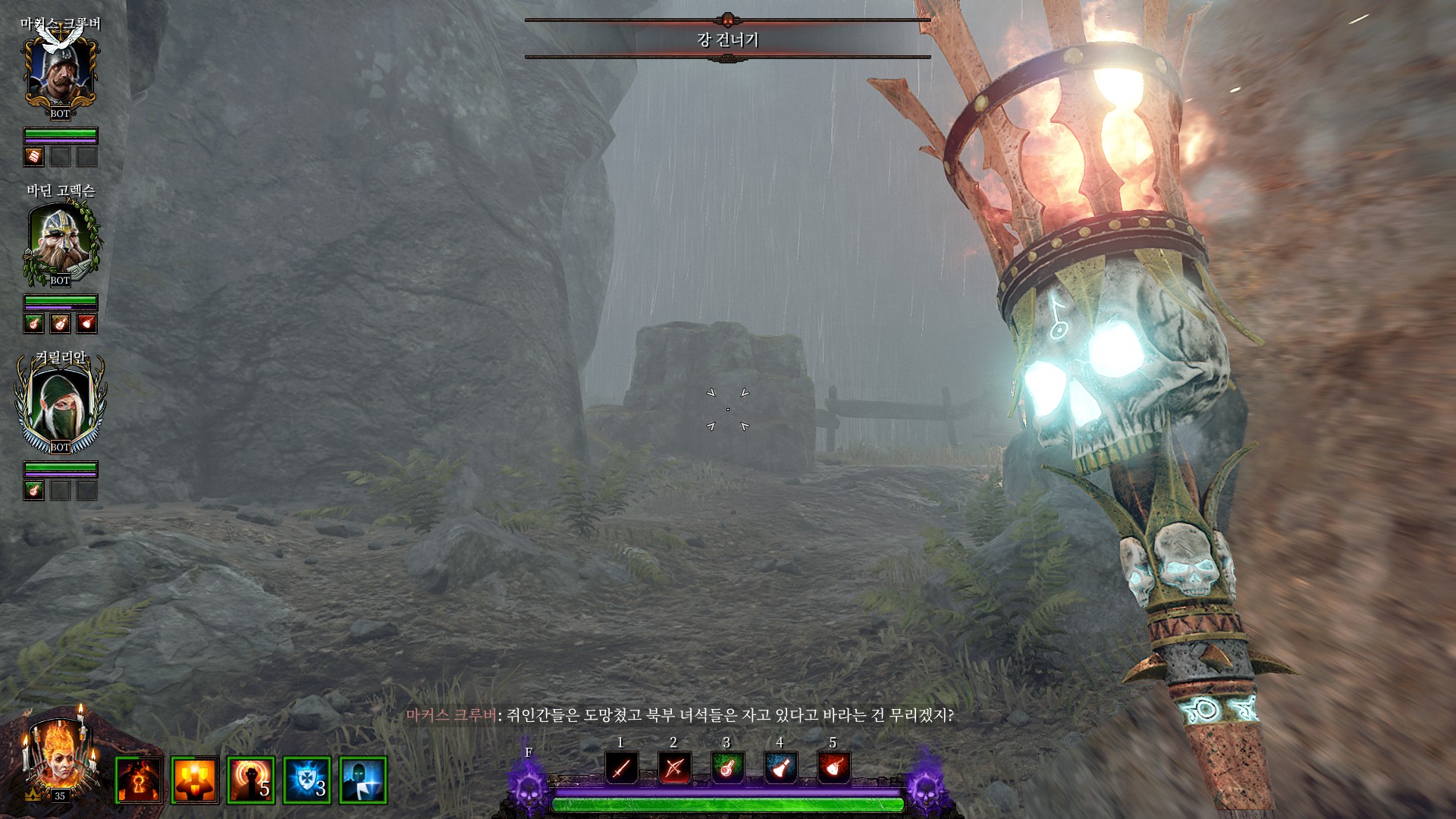Select the orange three-shields buff icon
This screenshot has height=819, width=1456.
click(195, 780)
